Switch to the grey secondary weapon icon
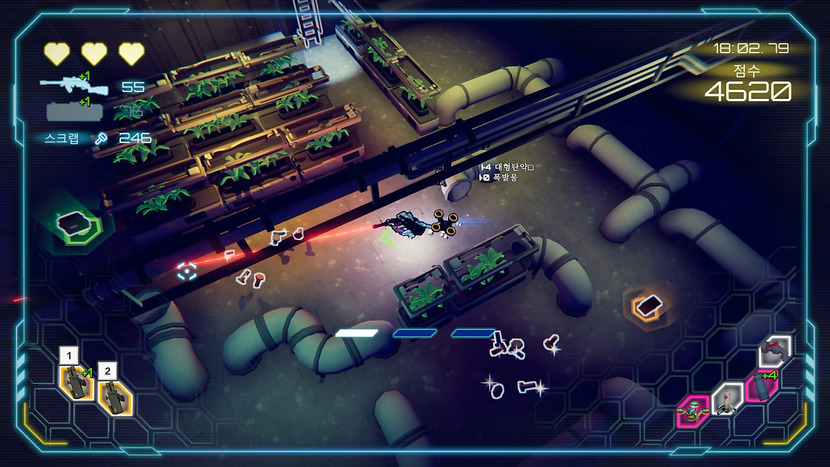 71,112
